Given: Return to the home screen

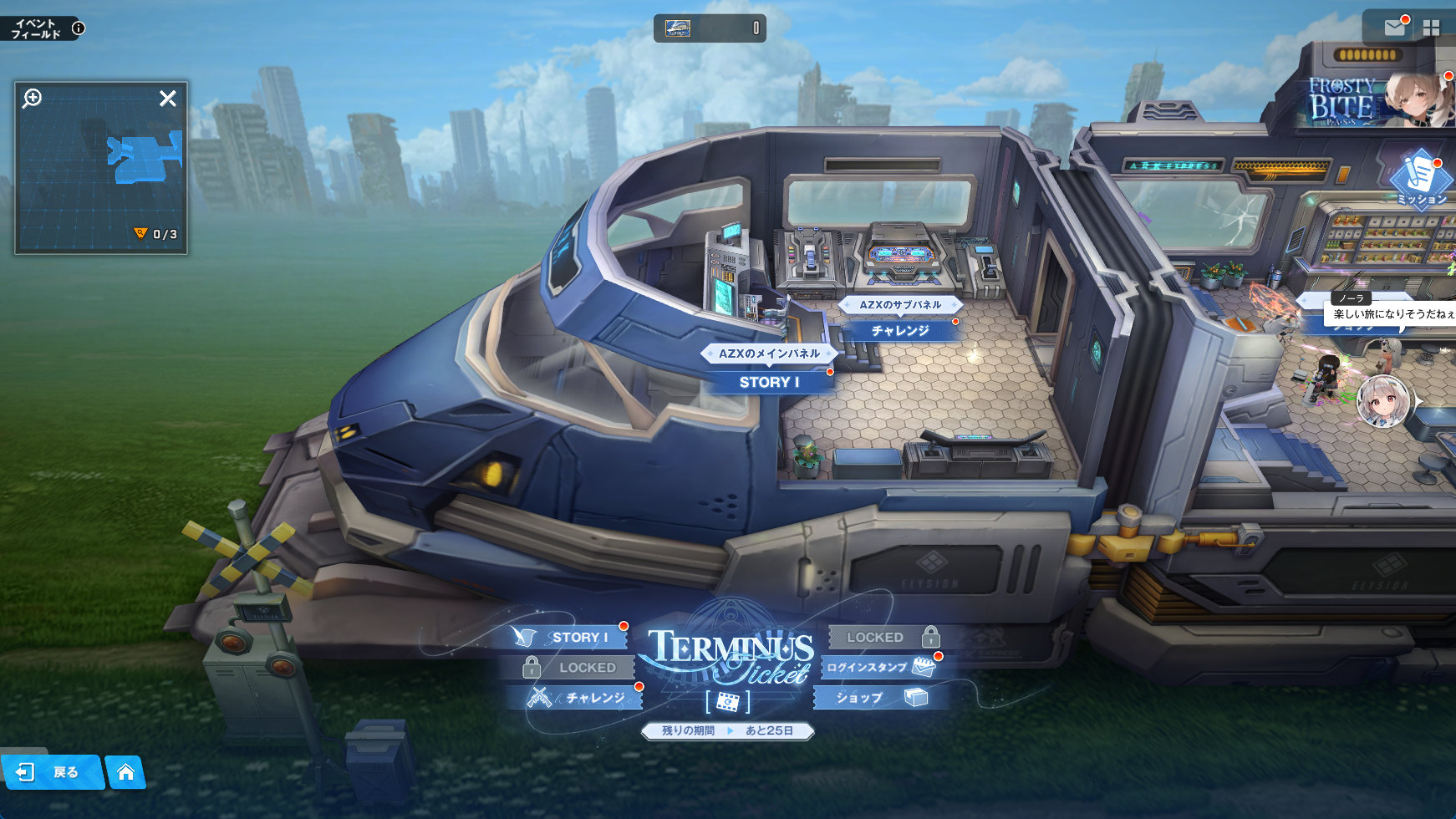Looking at the screenshot, I should pyautogui.click(x=126, y=772).
